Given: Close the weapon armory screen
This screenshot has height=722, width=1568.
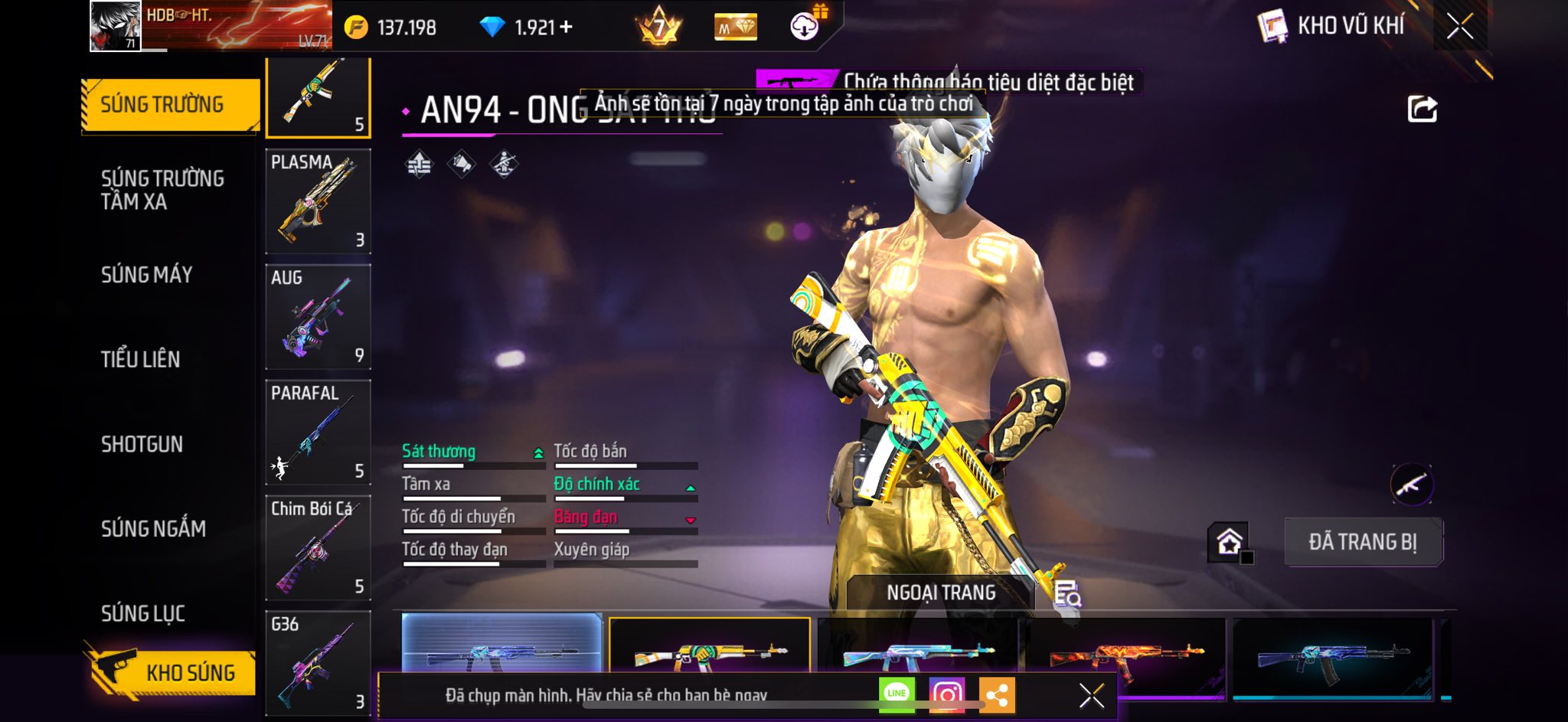Looking at the screenshot, I should (x=1460, y=27).
